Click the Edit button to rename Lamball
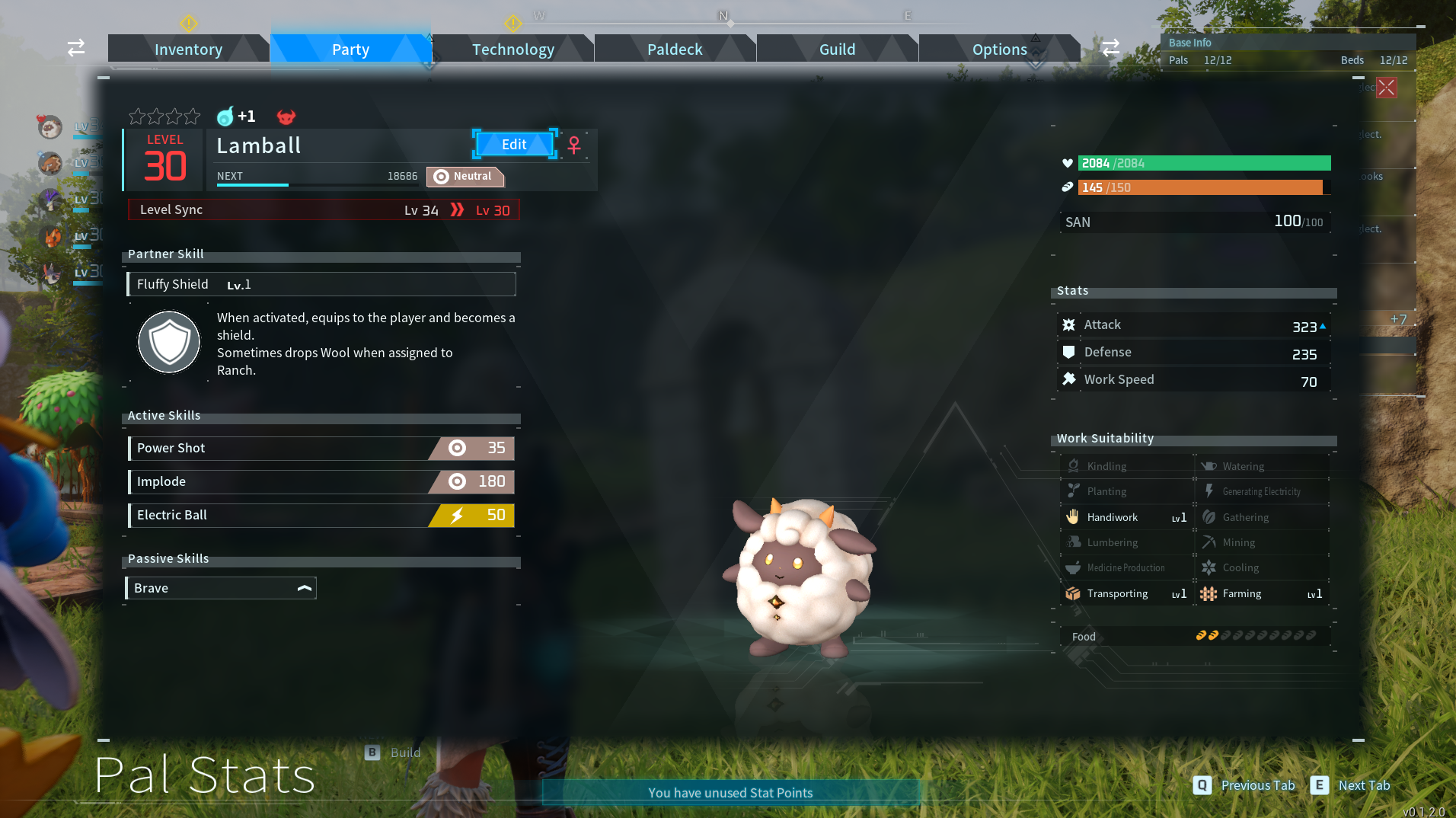The image size is (1456, 818). coord(514,144)
